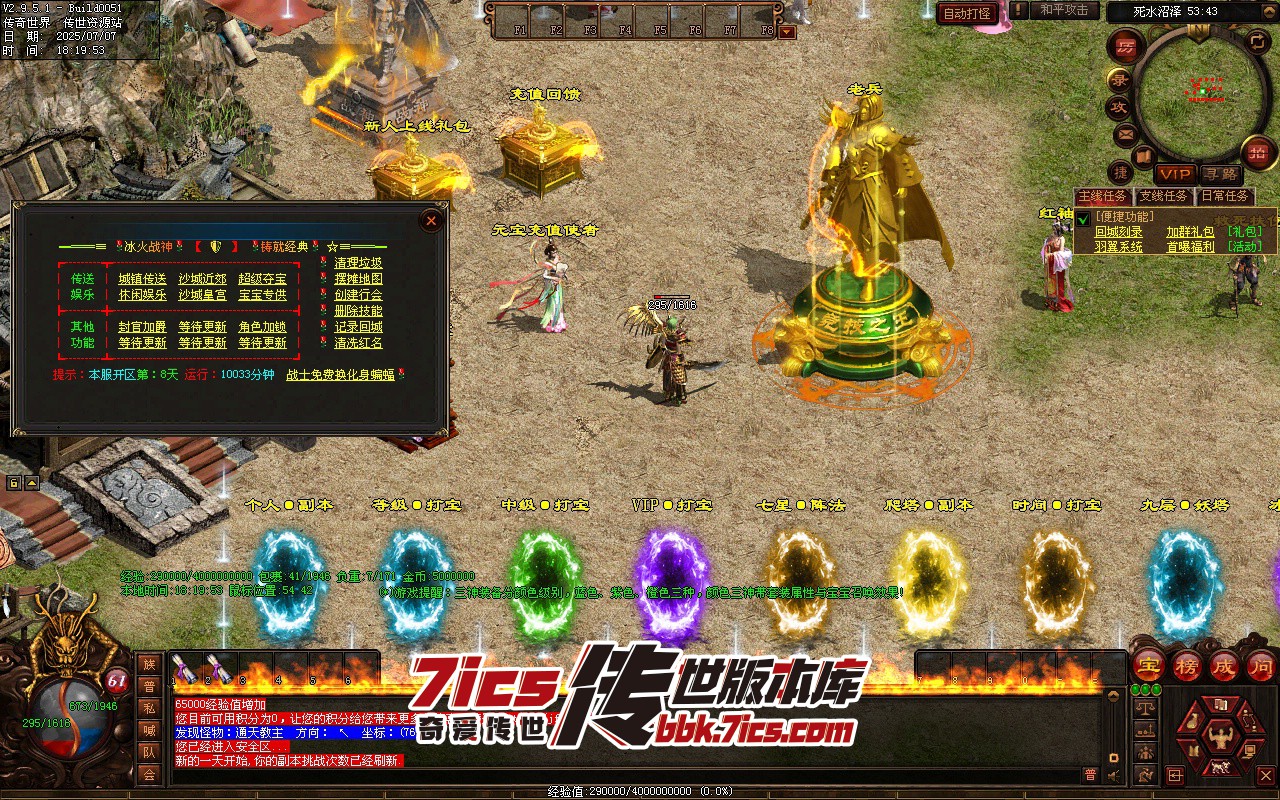Open the 超级夺宝 treasure link
Viewport: 1280px width, 800px height.
[x=262, y=279]
